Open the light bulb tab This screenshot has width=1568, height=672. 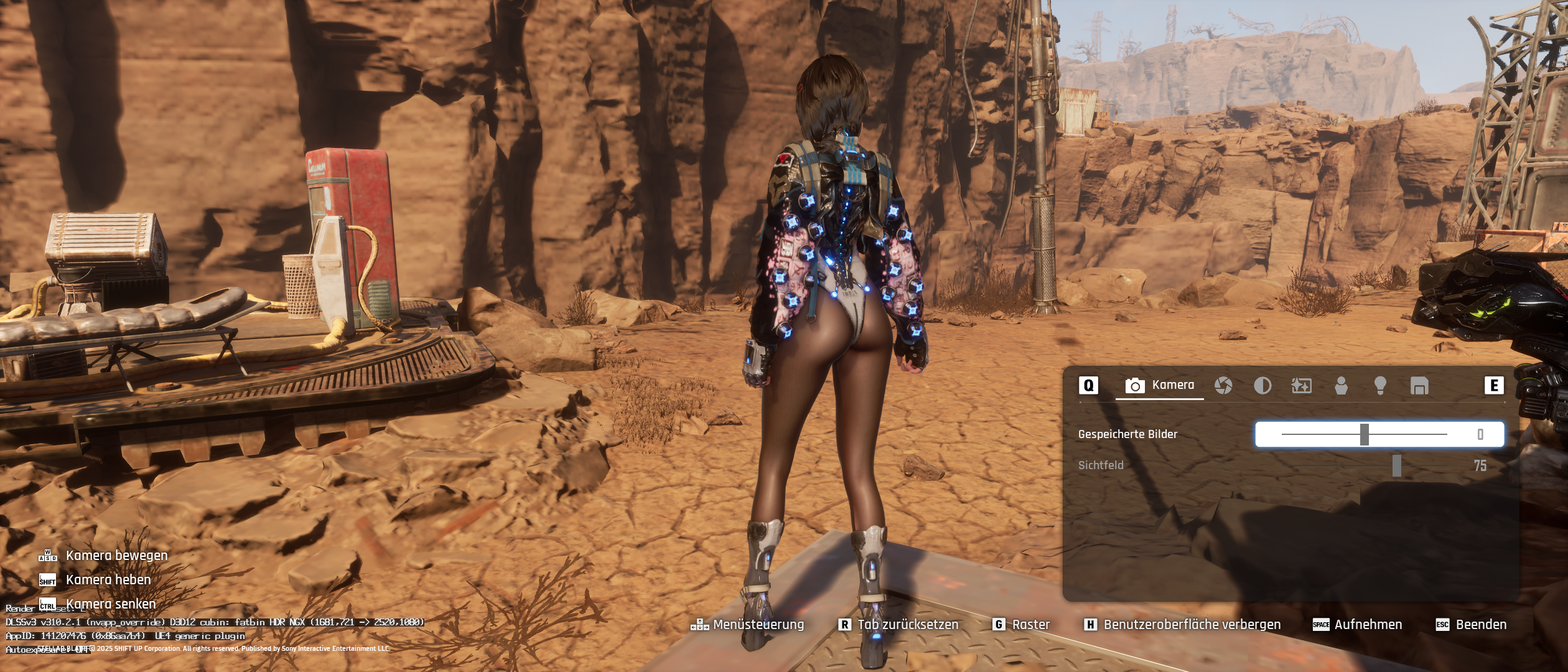coord(1380,386)
